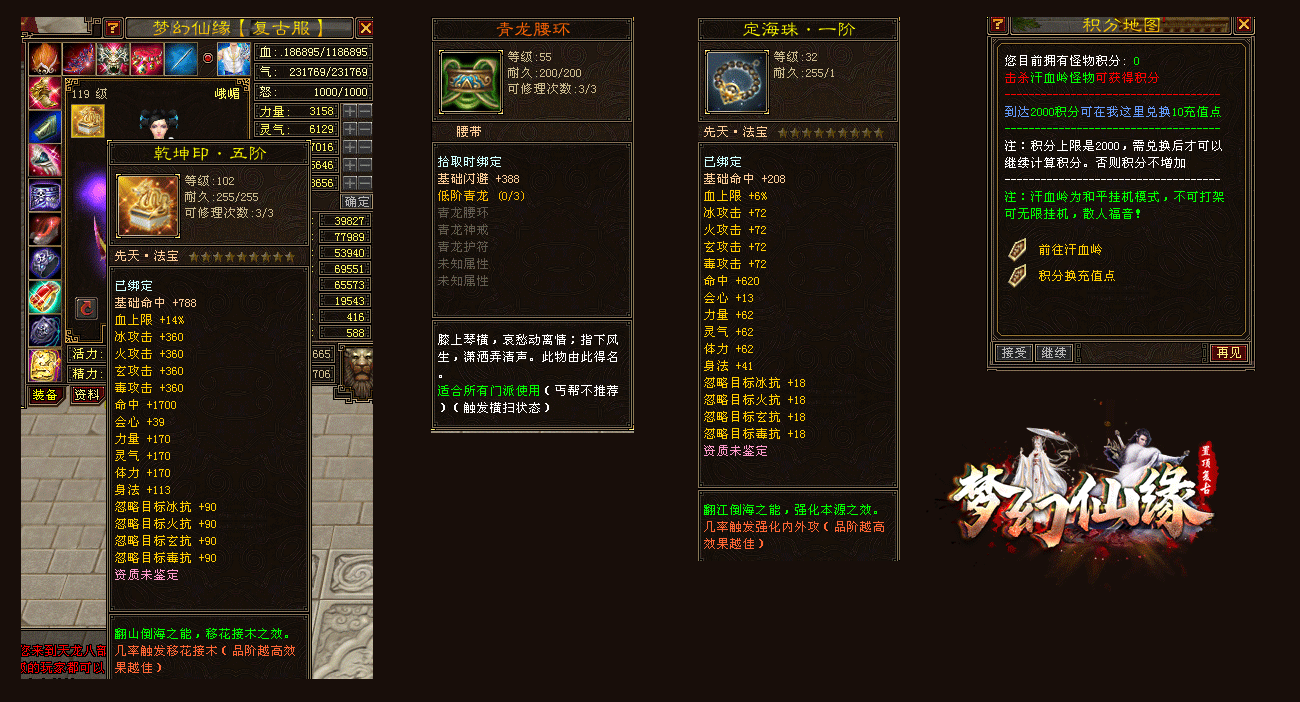Click the 继续 button
The image size is (1300, 702).
(x=1053, y=353)
